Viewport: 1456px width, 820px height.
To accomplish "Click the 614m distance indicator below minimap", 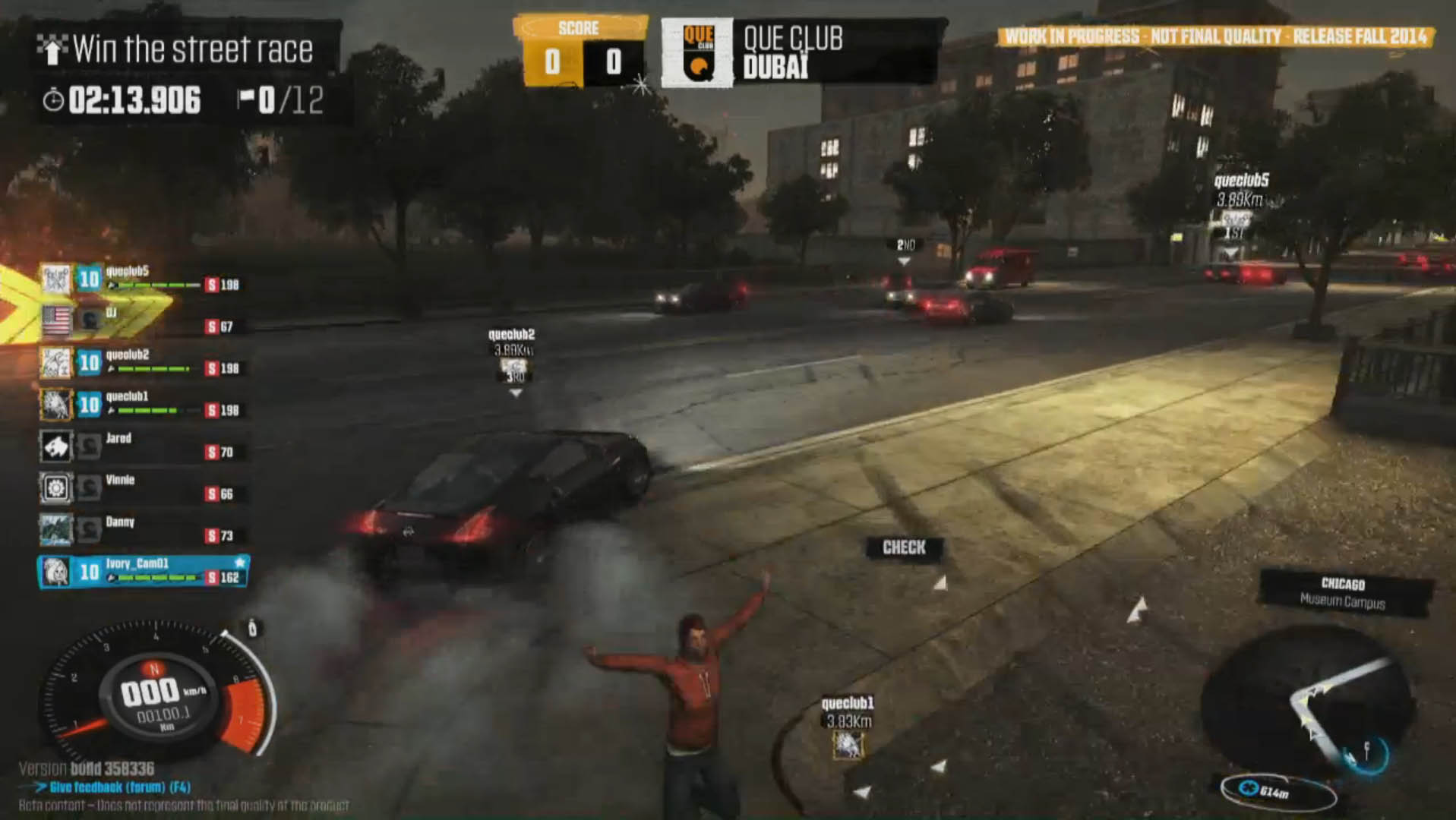I will (x=1276, y=792).
